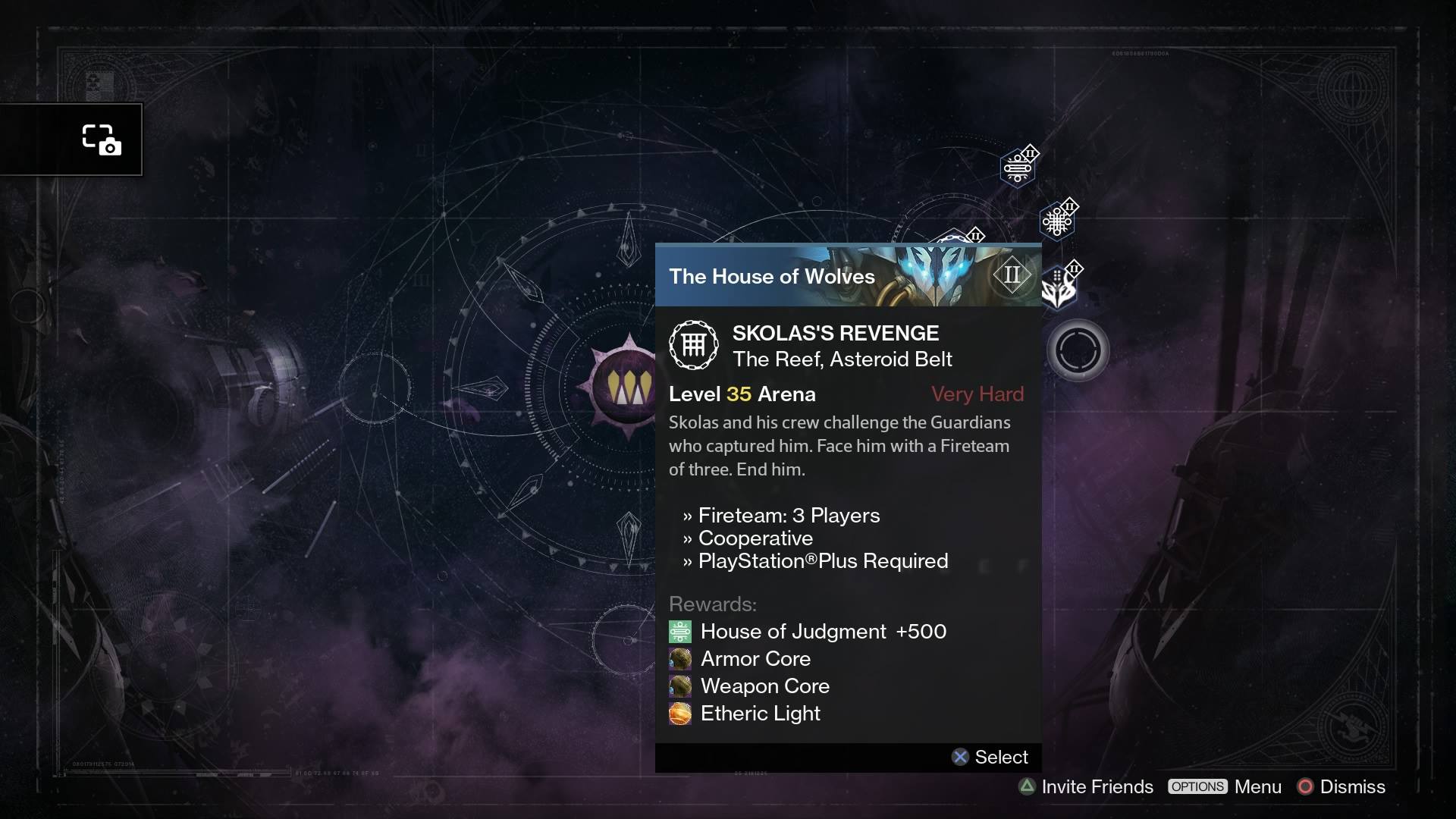The image size is (1456, 819).
Task: Click the Skolas's Revenge activity banner
Action: (x=848, y=276)
